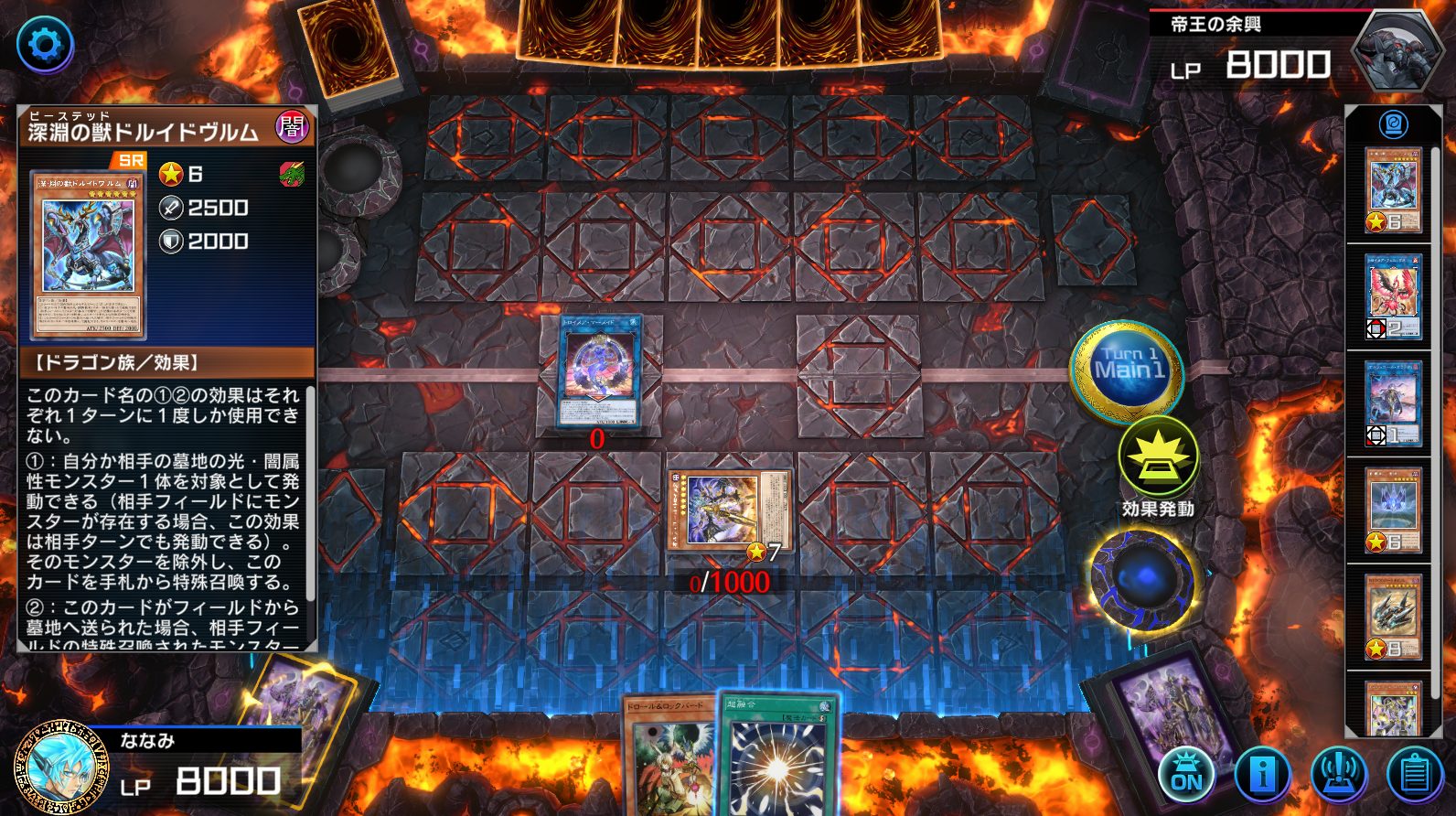
Task: Click the Turn 1 Main1 phase button
Action: 1128,370
